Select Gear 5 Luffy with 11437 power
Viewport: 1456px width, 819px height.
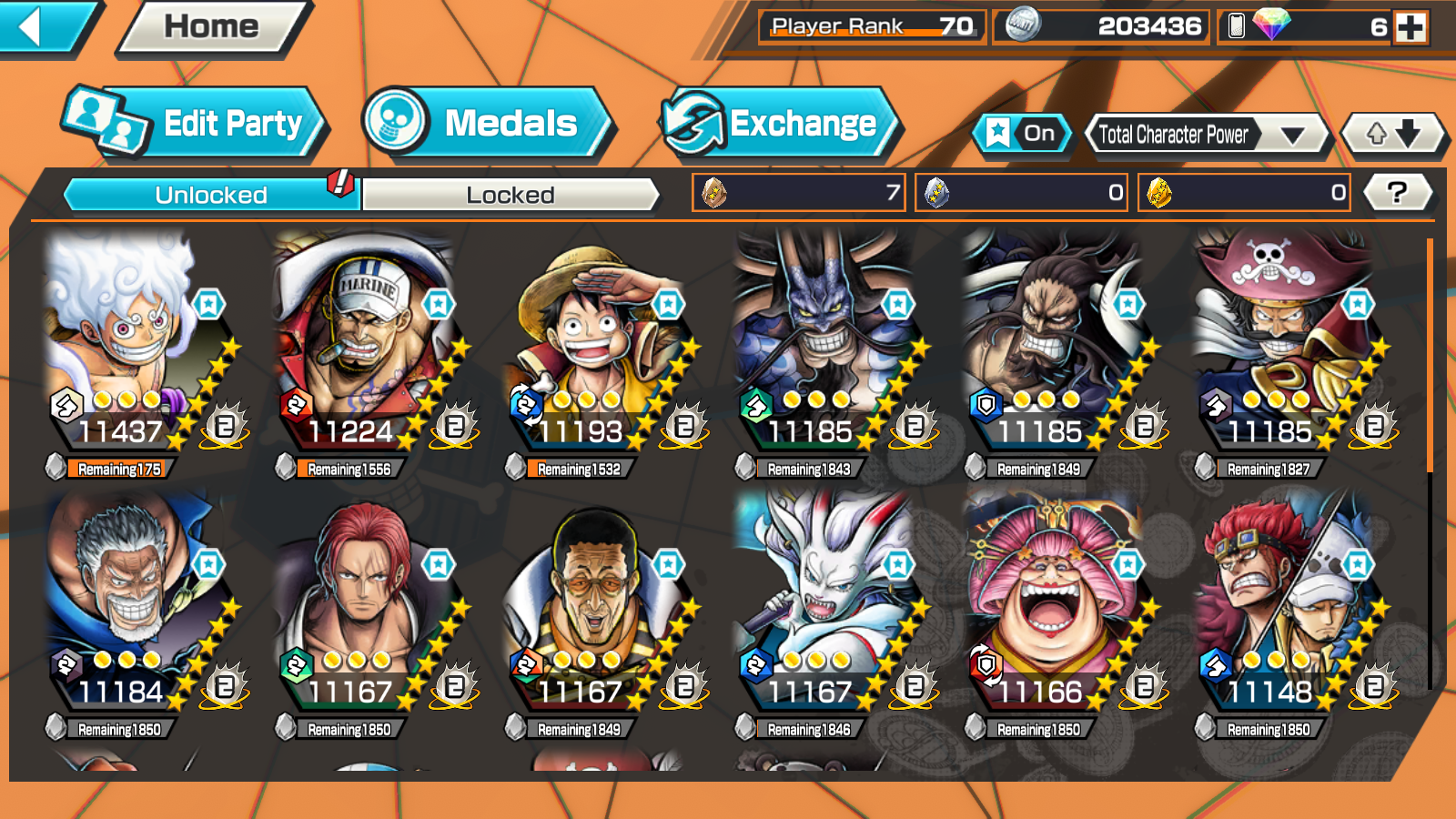[x=136, y=346]
